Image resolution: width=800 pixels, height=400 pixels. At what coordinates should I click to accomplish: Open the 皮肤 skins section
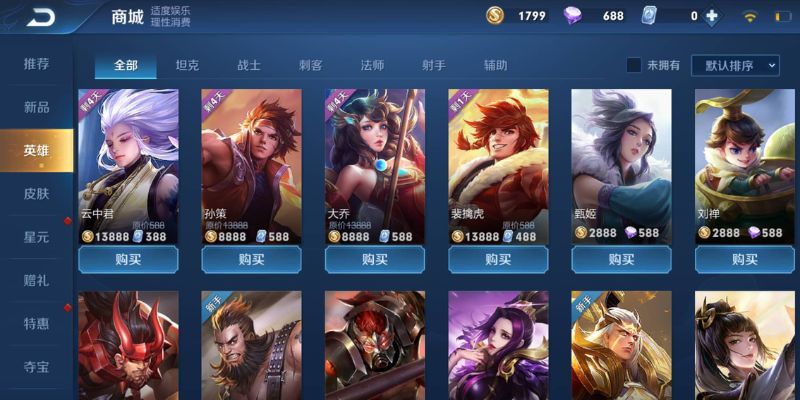[x=37, y=194]
